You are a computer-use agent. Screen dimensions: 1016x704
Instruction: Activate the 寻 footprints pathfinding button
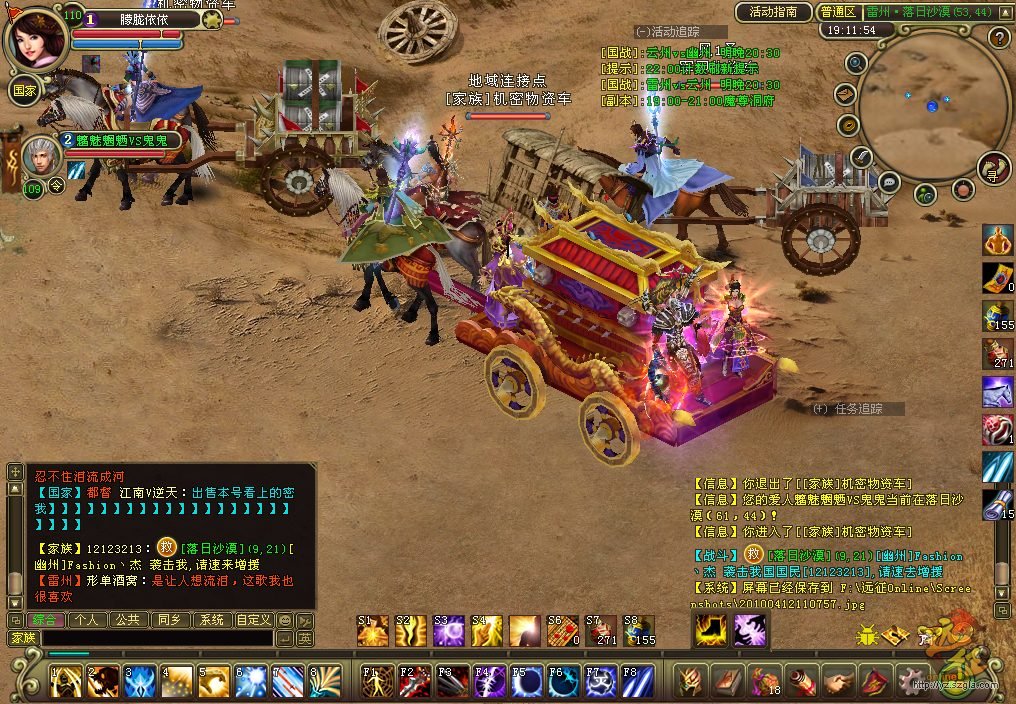[x=994, y=168]
